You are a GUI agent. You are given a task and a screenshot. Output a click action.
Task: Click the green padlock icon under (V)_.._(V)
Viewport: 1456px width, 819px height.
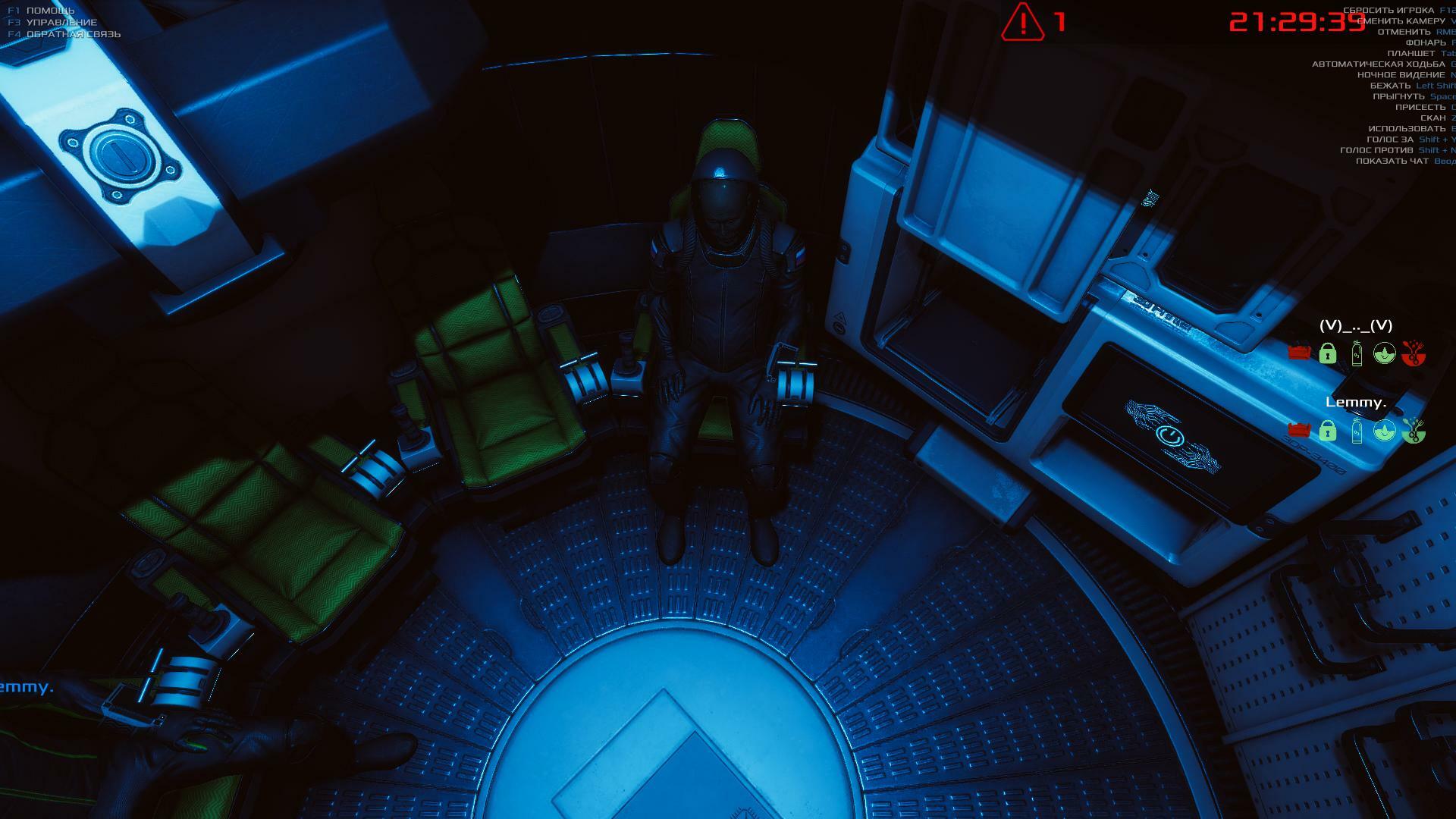coord(1327,353)
